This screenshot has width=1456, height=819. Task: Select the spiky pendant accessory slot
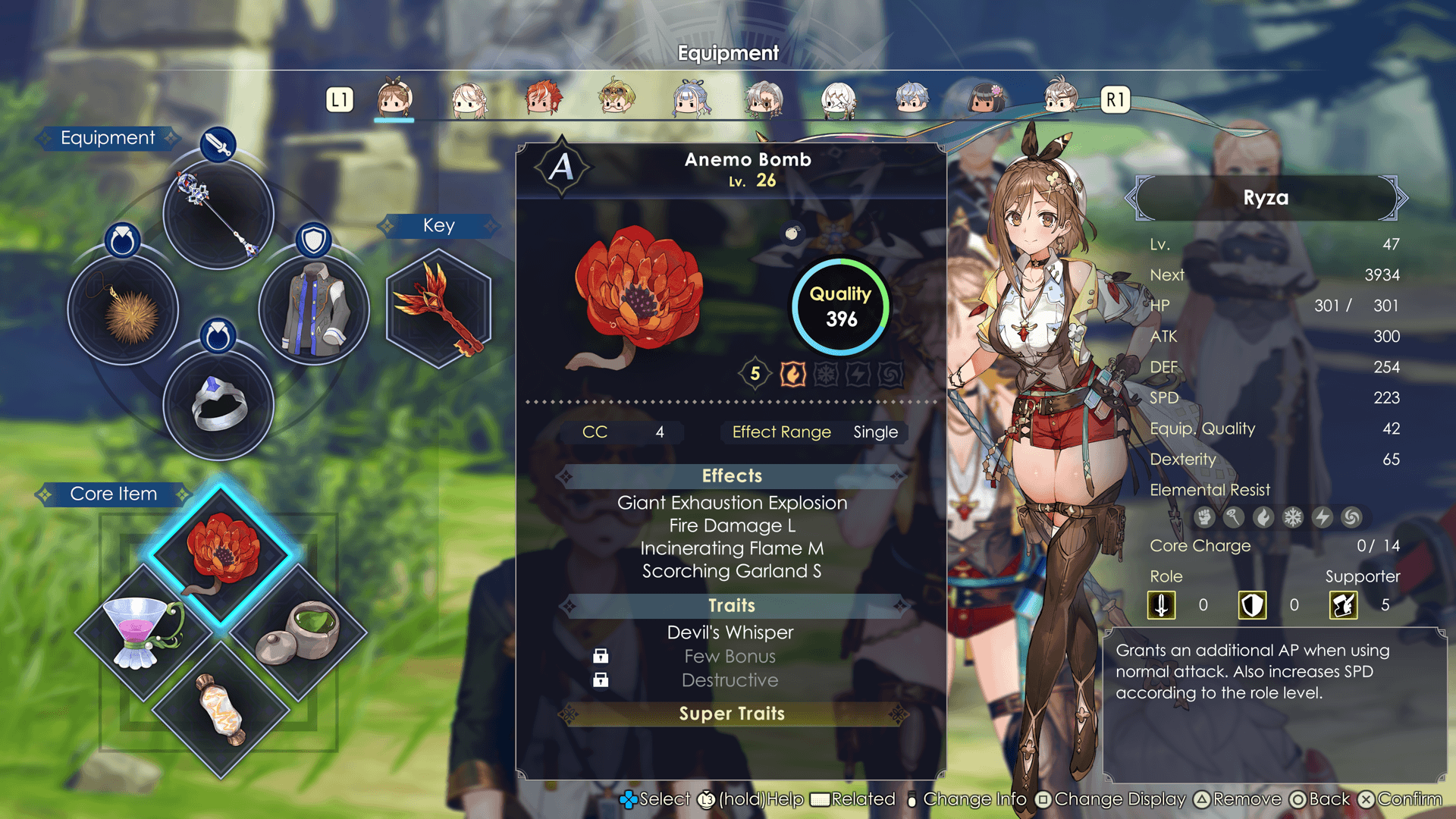123,309
